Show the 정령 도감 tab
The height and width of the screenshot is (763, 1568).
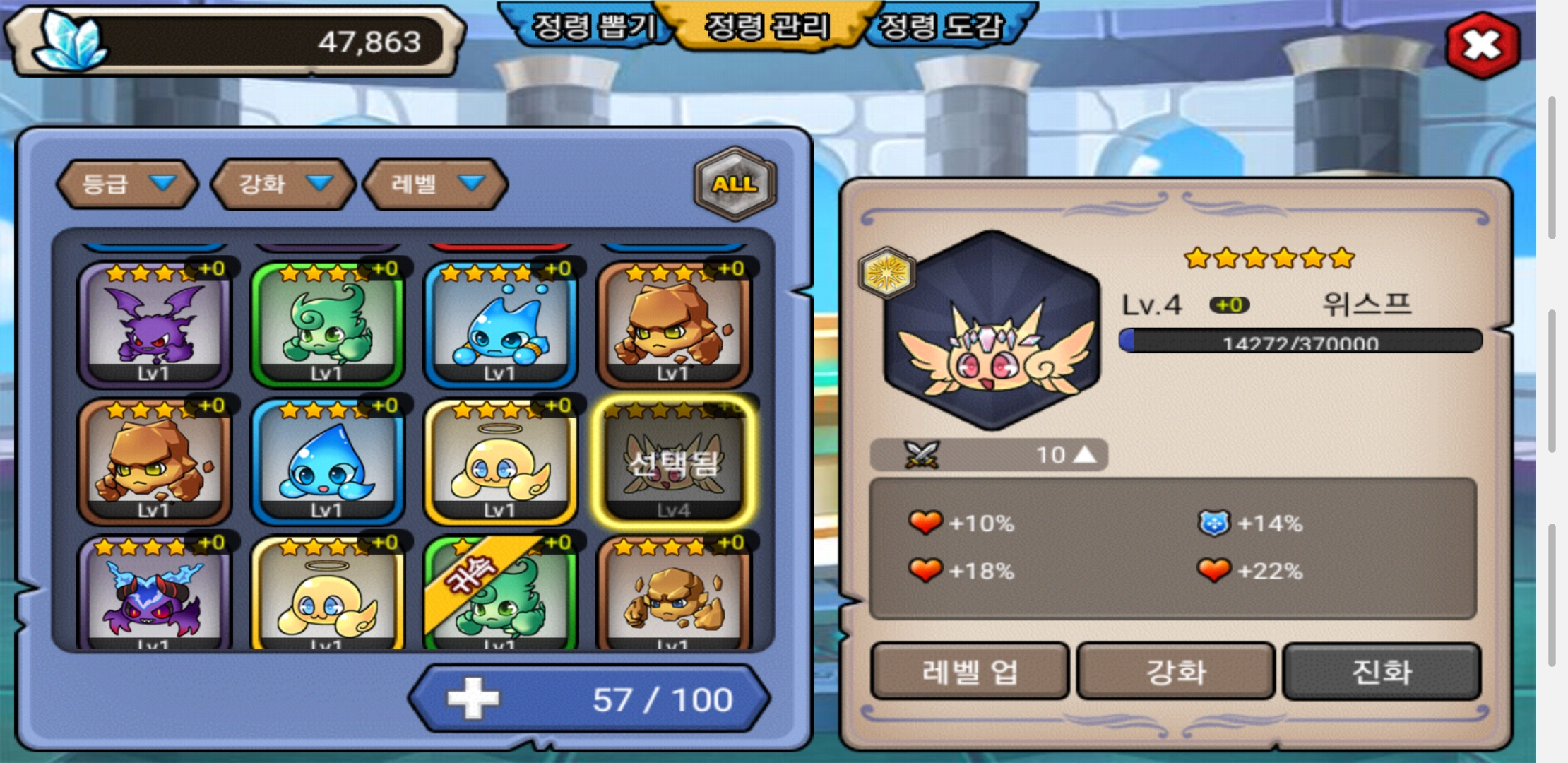click(942, 26)
